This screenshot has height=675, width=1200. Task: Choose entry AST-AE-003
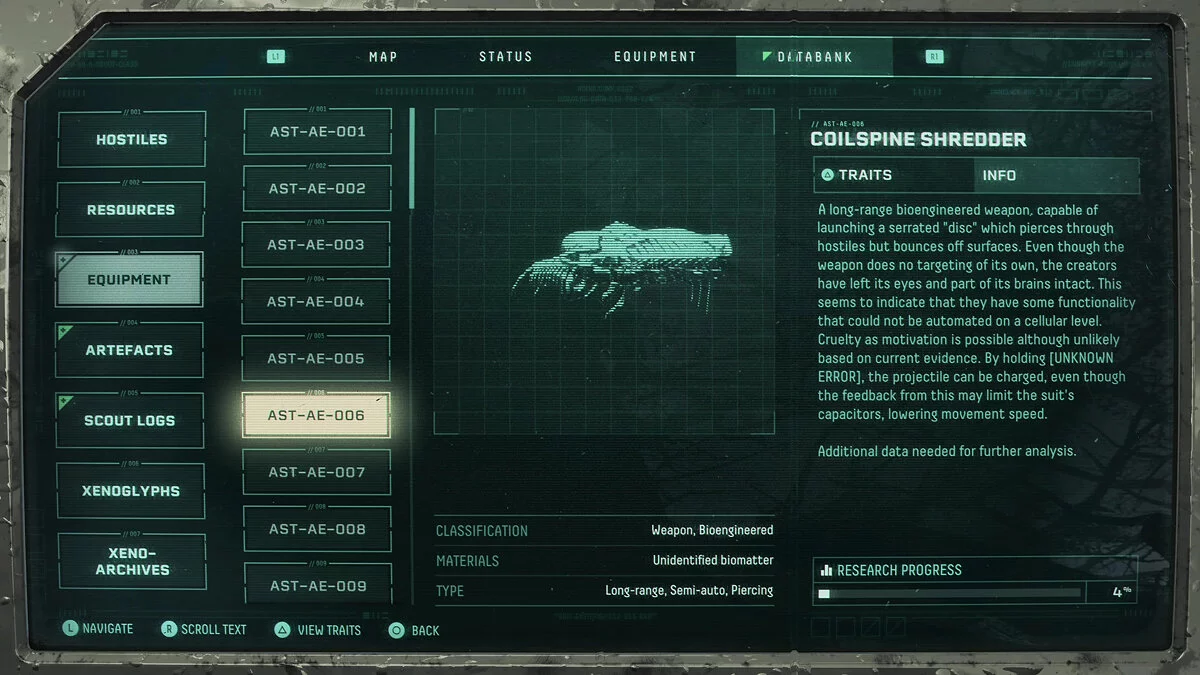click(x=316, y=245)
